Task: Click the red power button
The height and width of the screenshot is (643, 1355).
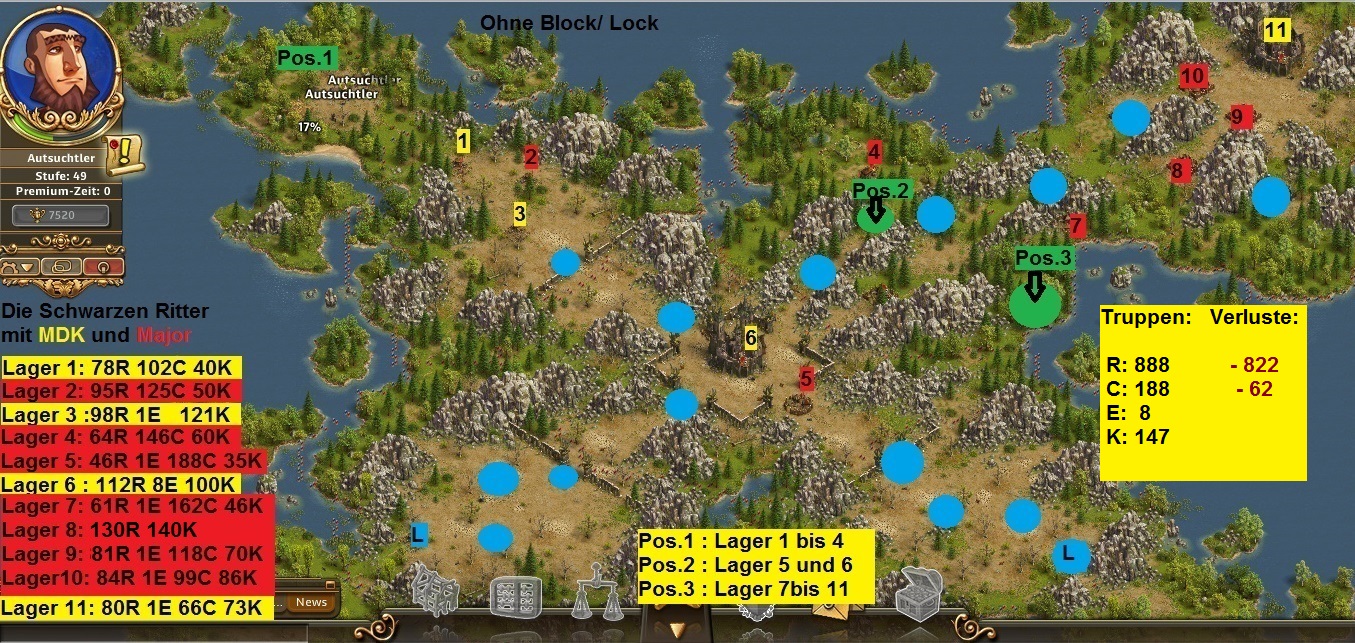Action: (101, 267)
